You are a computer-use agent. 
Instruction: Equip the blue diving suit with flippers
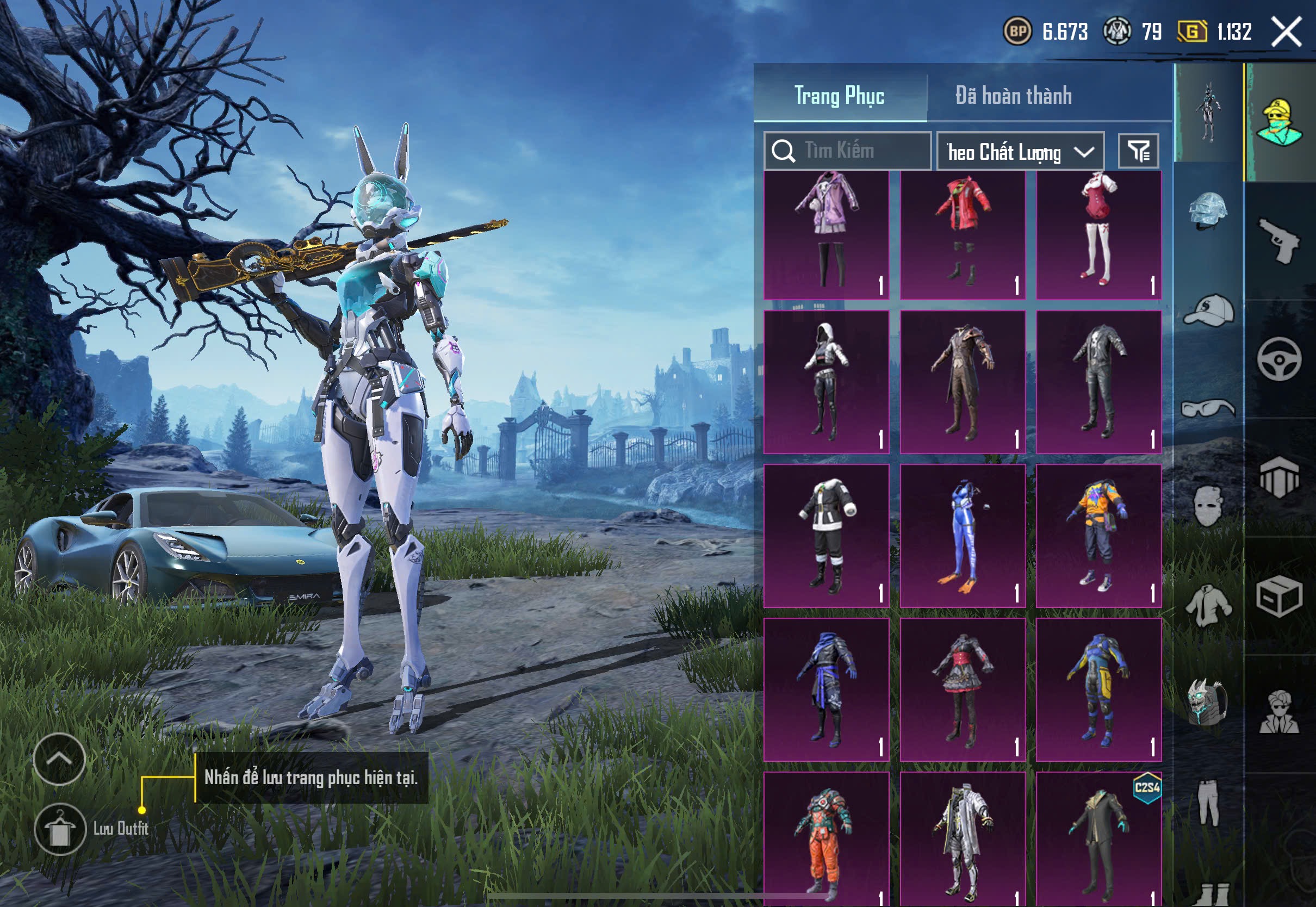point(963,535)
